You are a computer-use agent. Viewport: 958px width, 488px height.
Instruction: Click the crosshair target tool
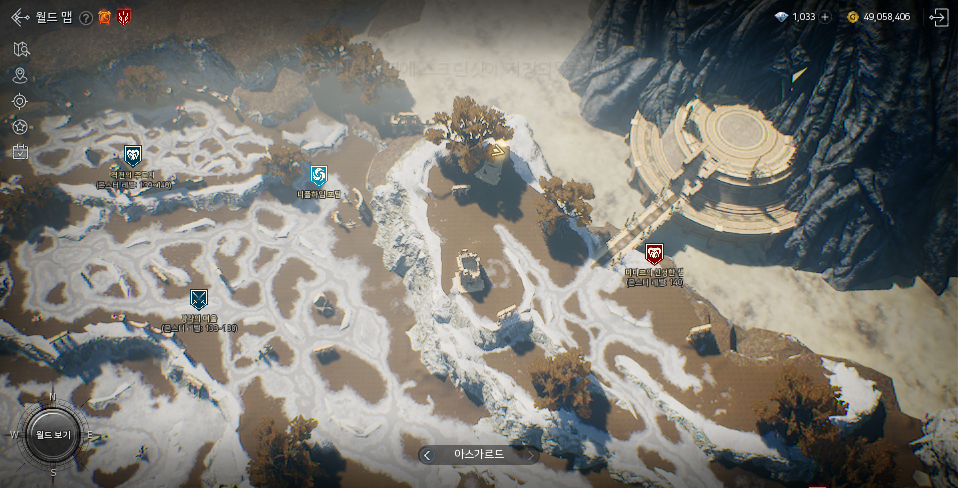pos(20,101)
